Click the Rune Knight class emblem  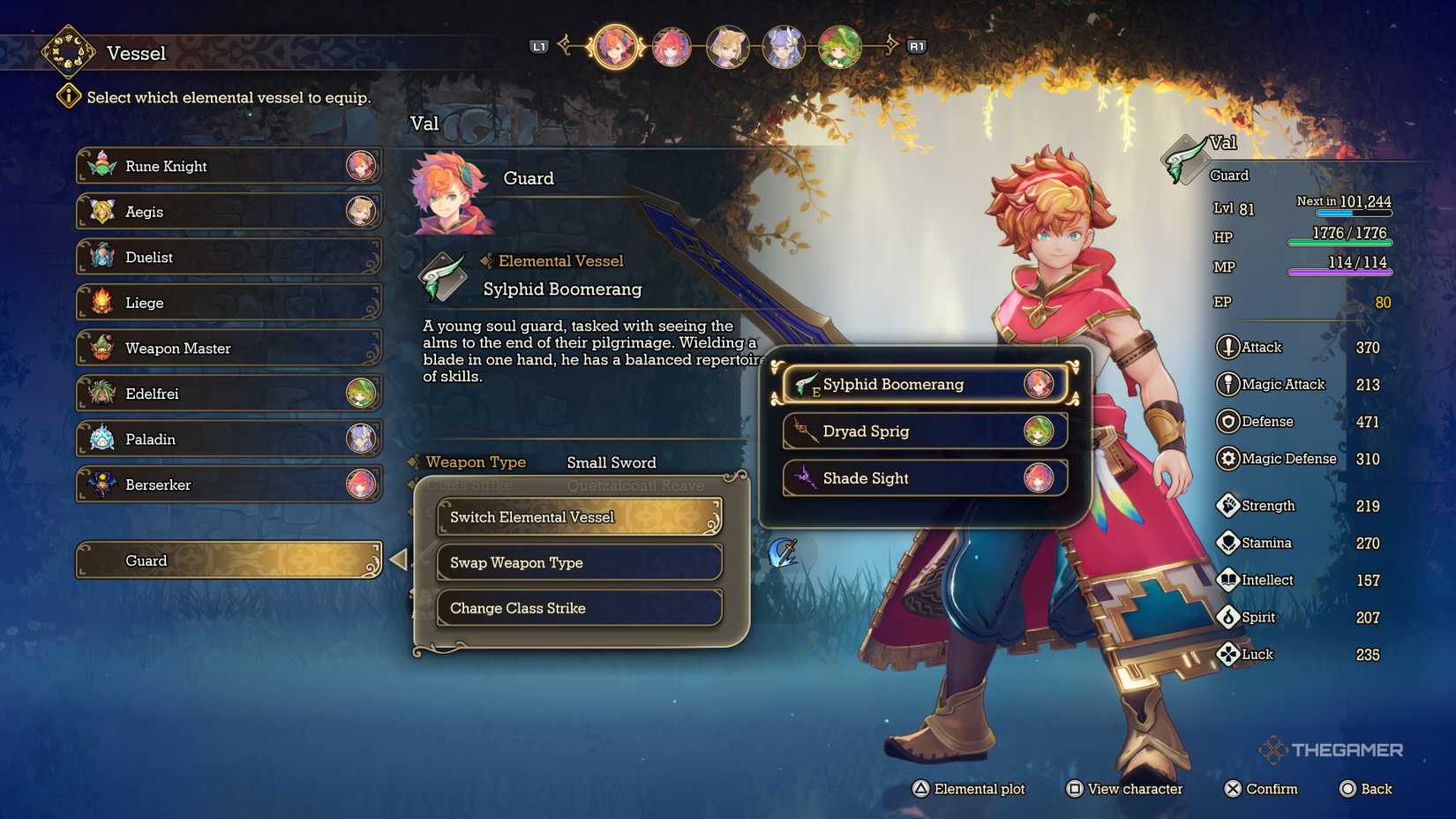tap(103, 165)
